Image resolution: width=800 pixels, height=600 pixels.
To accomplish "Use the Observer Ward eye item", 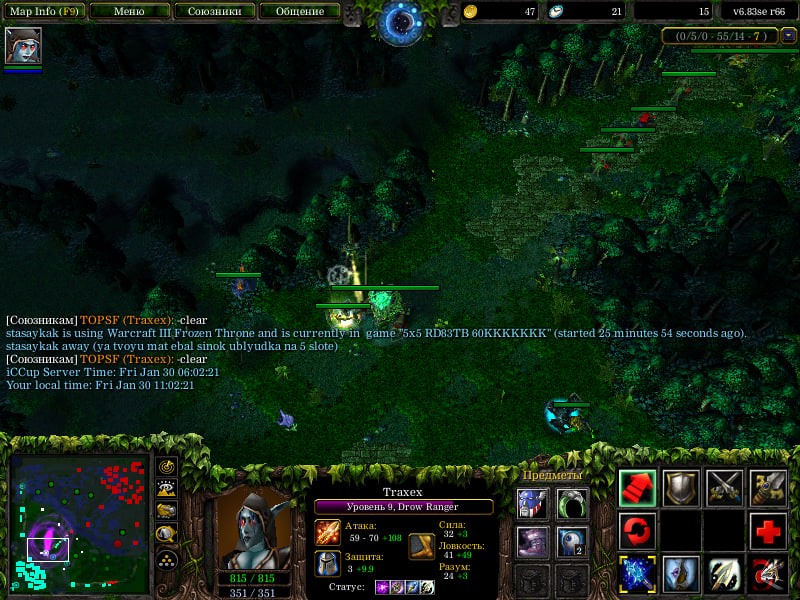I will coord(572,542).
